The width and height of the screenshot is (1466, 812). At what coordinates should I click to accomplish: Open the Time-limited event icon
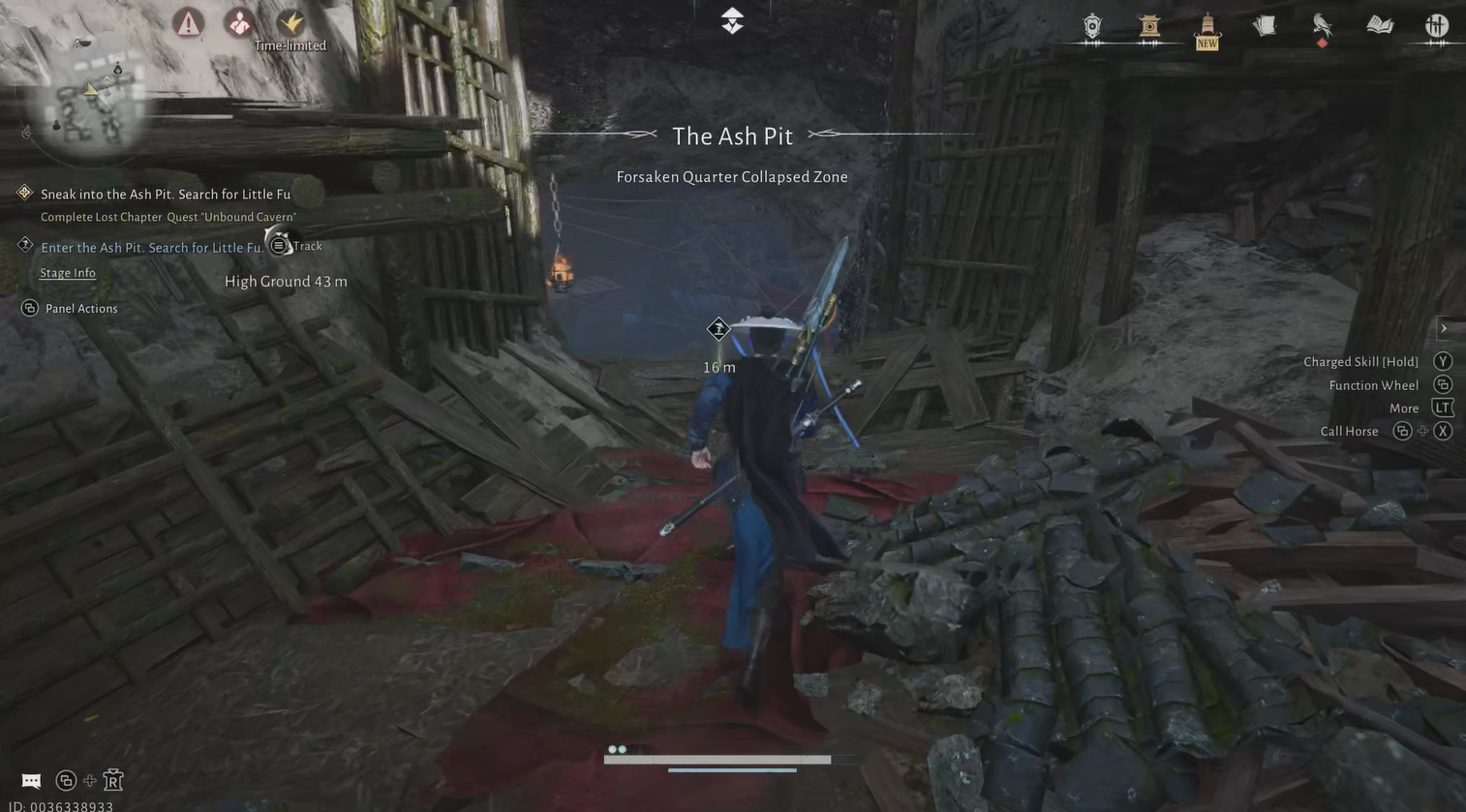[290, 22]
